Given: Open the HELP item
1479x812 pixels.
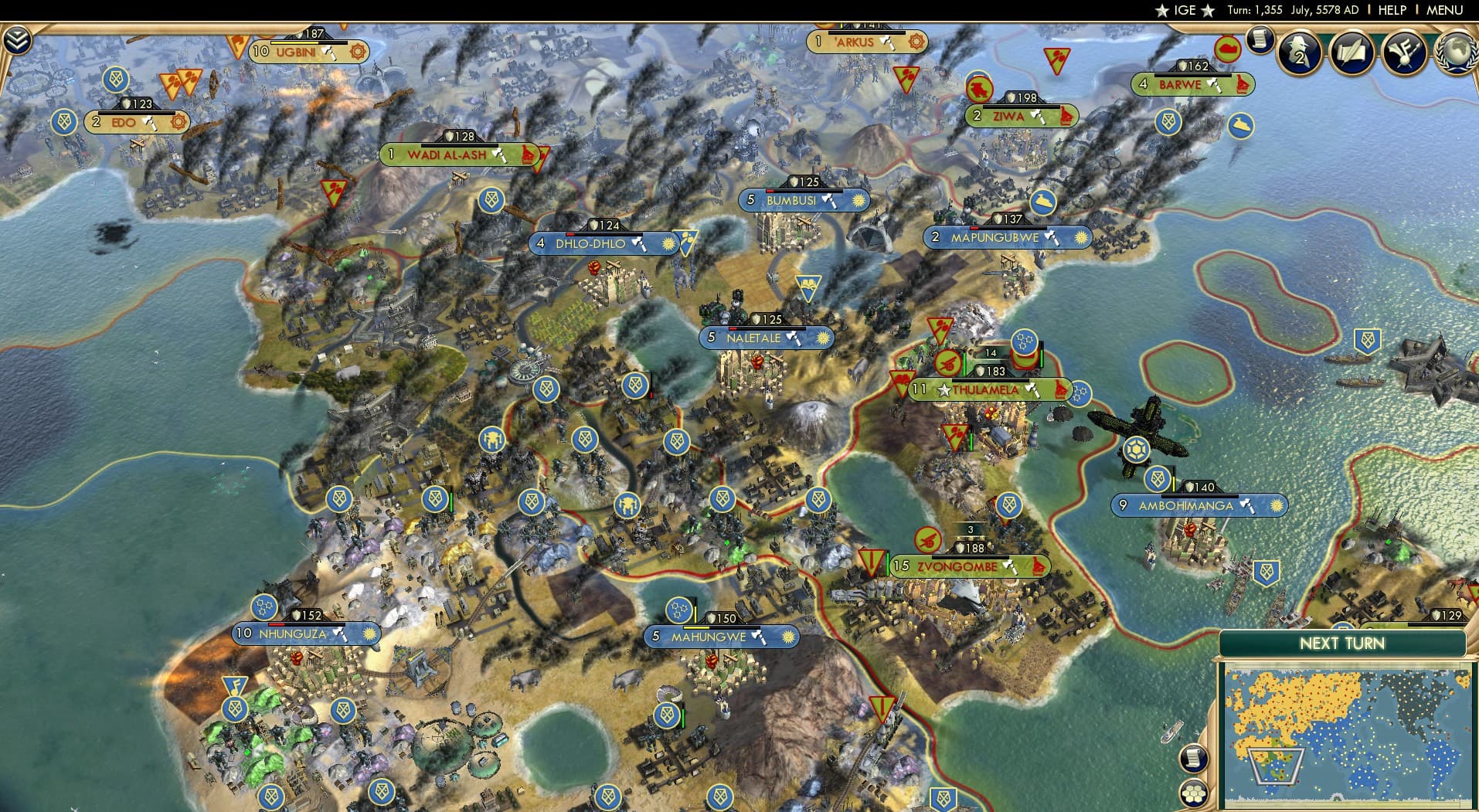Looking at the screenshot, I should [x=1391, y=10].
